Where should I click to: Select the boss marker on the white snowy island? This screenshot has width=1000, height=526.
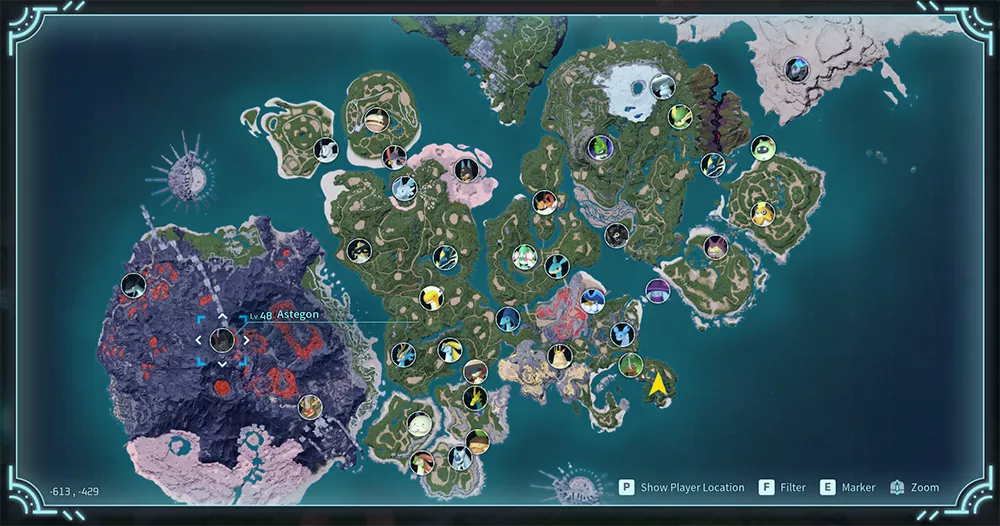pyautogui.click(x=797, y=69)
